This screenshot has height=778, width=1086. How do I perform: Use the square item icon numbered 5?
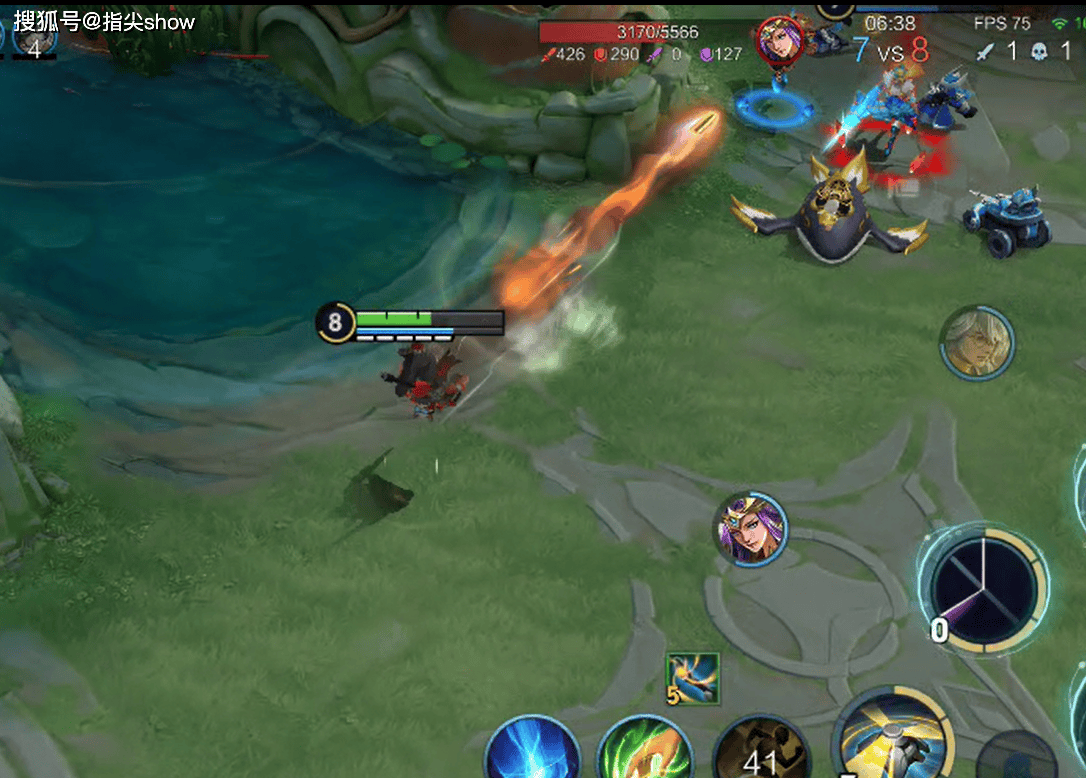coord(693,679)
